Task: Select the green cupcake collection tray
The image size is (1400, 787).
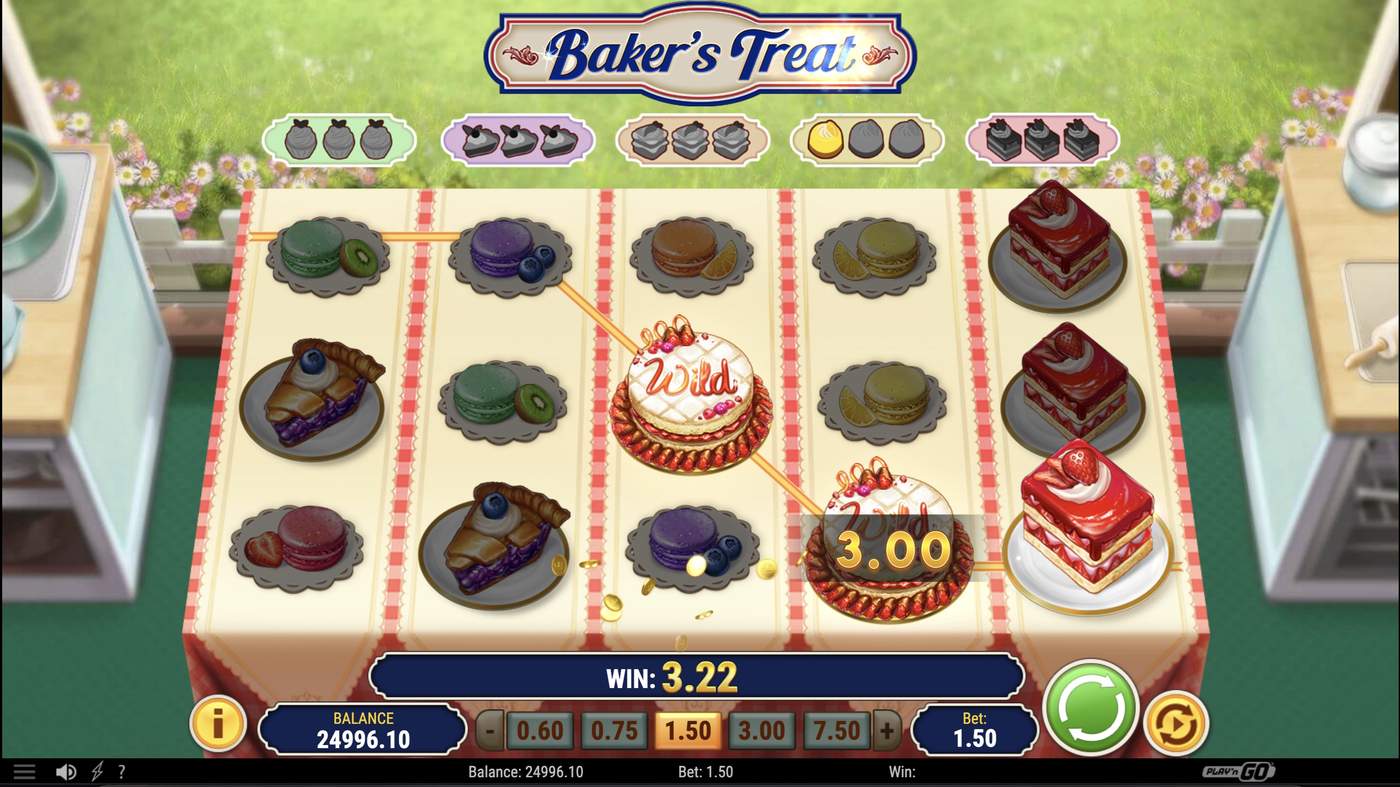Action: tap(340, 140)
